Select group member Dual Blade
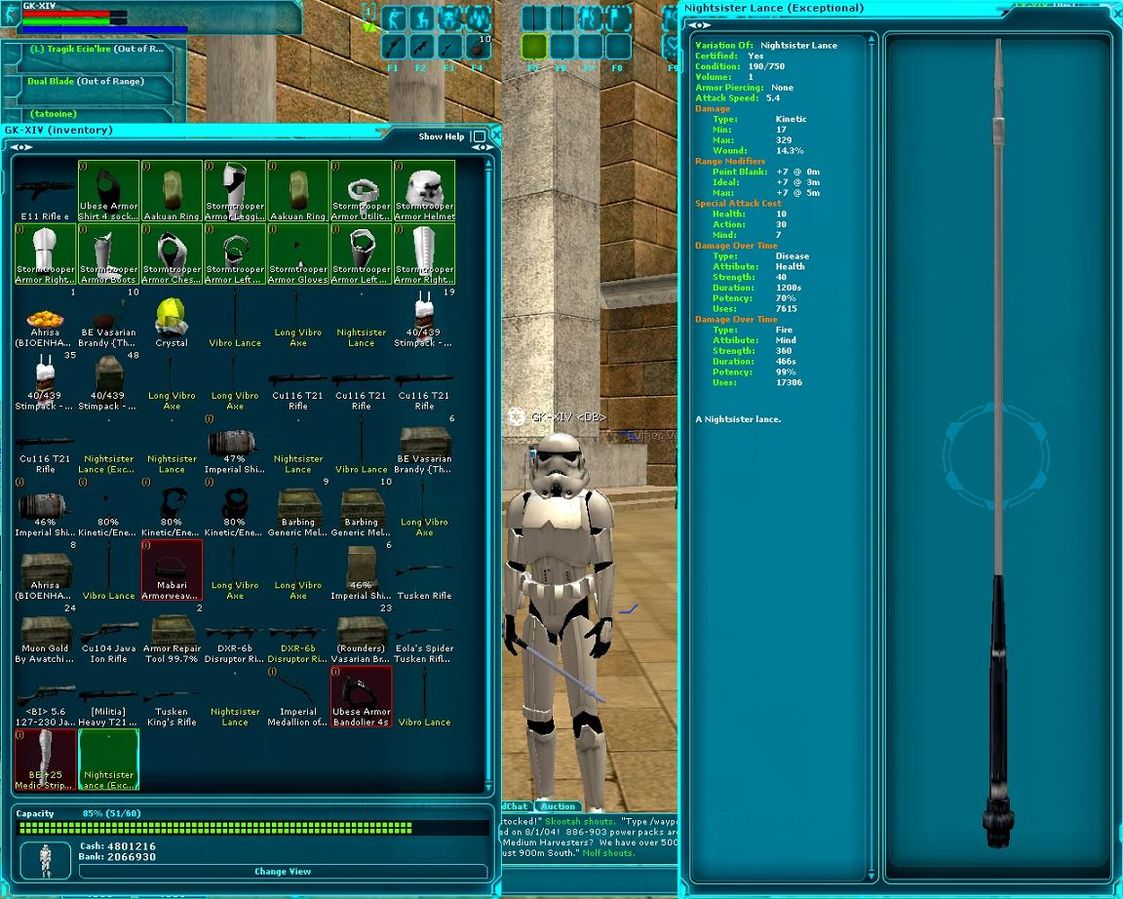This screenshot has width=1123, height=899. (86, 81)
